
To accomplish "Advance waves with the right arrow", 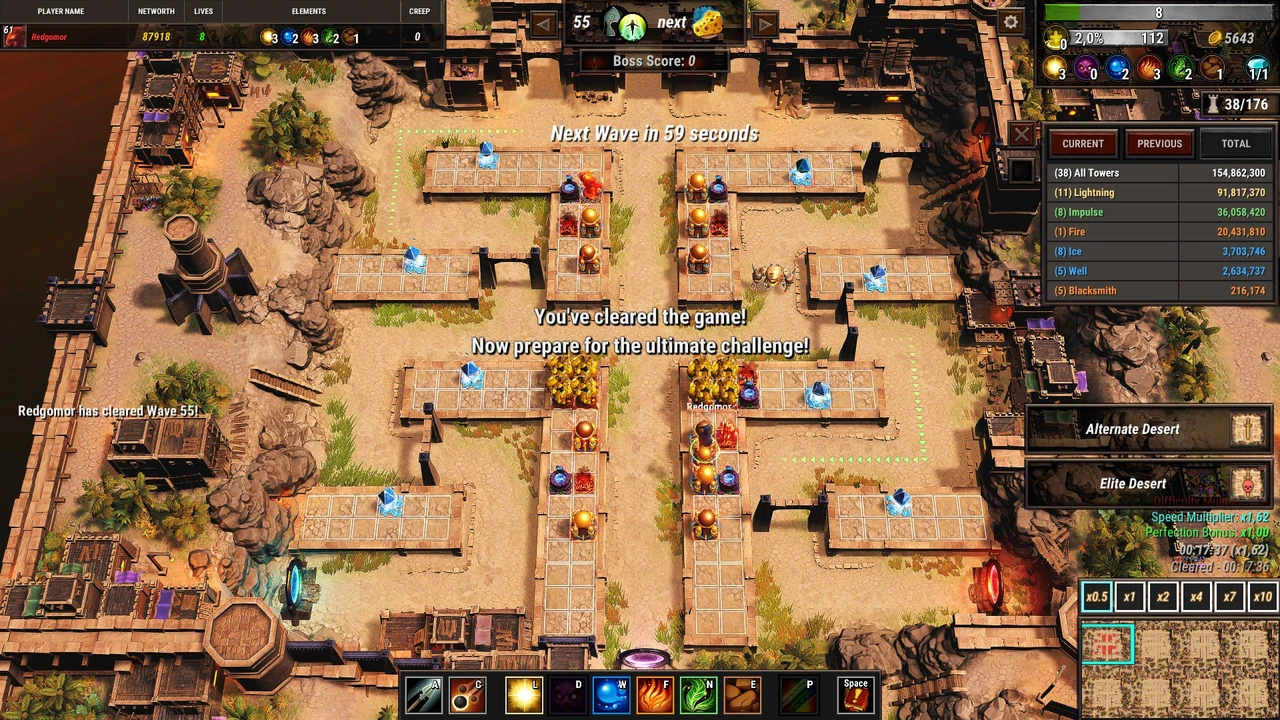I will (764, 22).
